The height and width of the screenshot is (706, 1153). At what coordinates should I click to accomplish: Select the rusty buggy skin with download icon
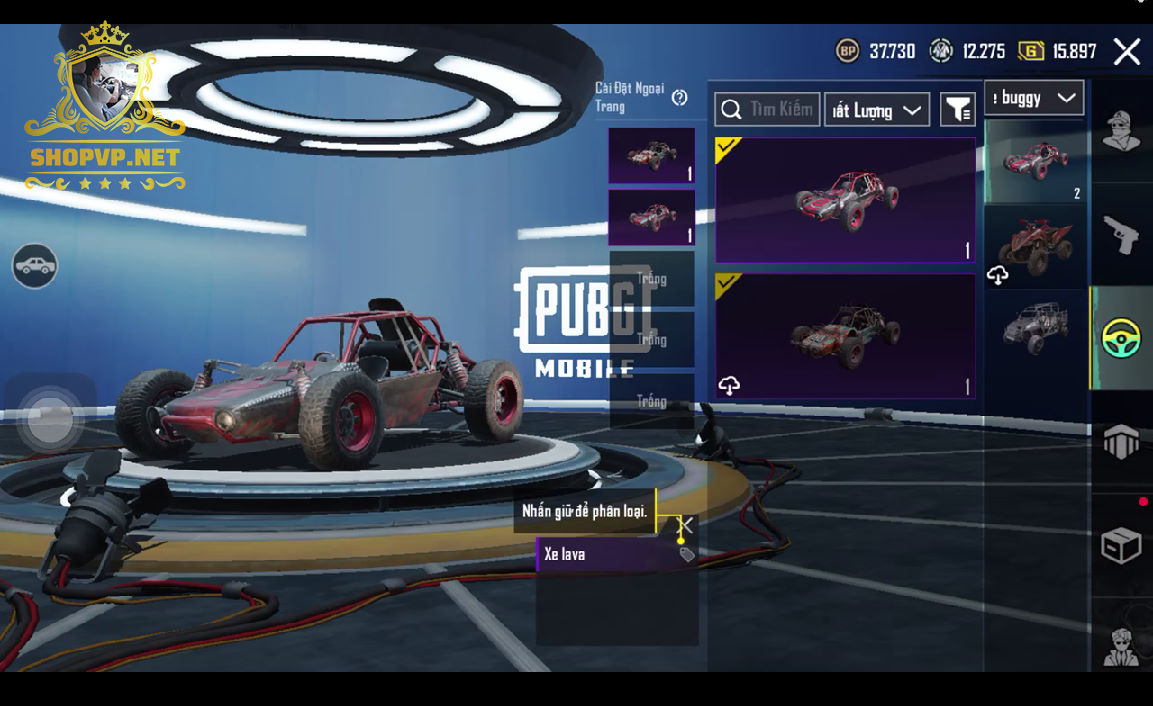tap(845, 336)
